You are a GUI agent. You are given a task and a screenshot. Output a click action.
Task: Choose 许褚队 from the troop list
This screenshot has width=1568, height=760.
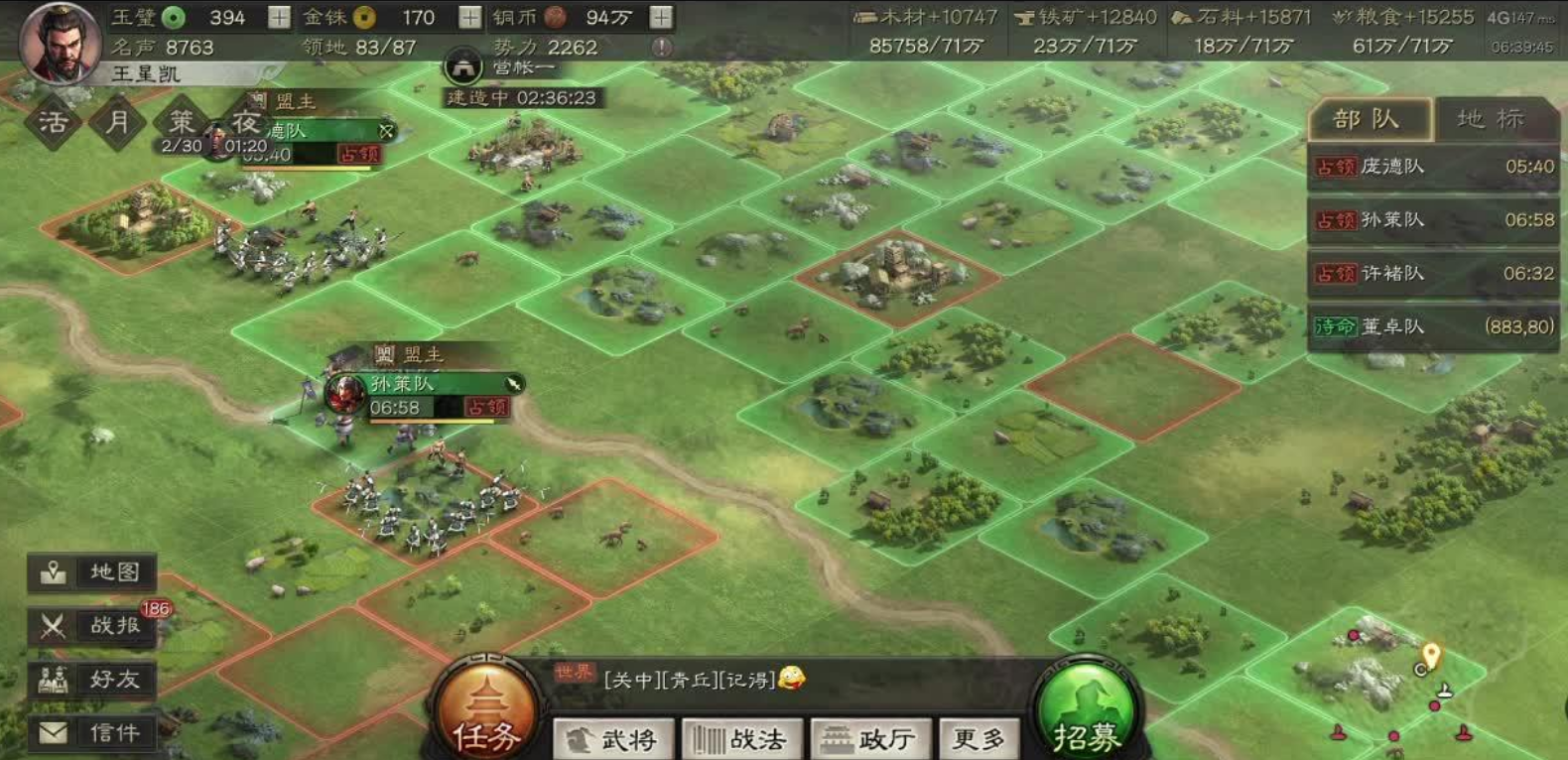pyautogui.click(x=1432, y=274)
